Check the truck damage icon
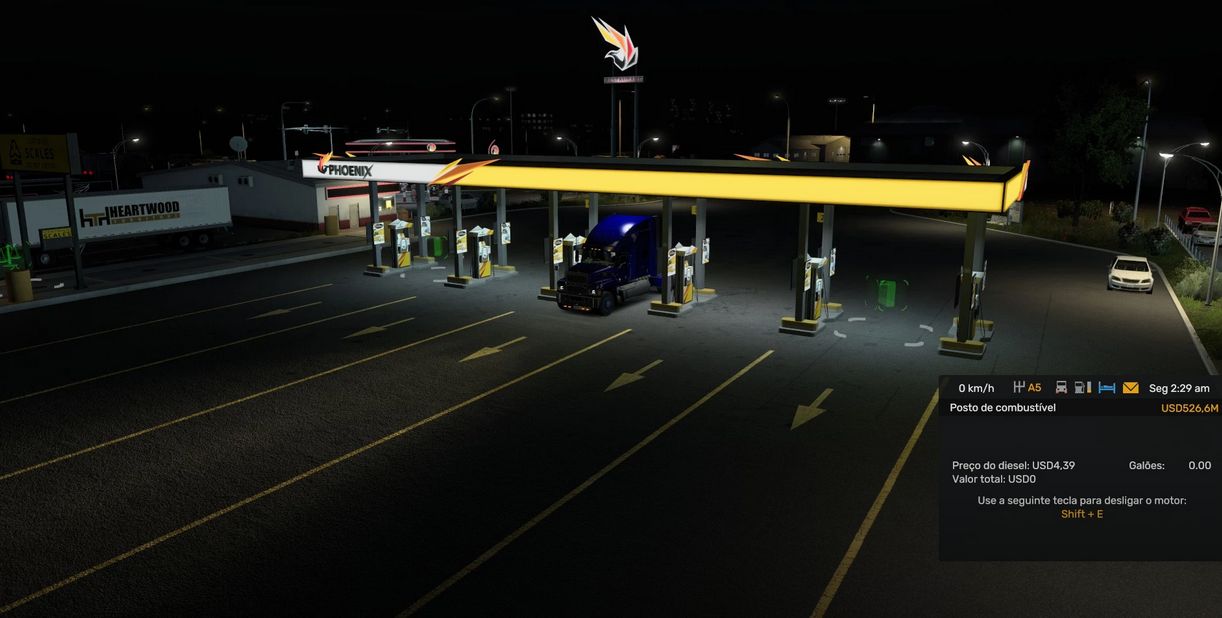Viewport: 1222px width, 618px height. pyautogui.click(x=1061, y=388)
